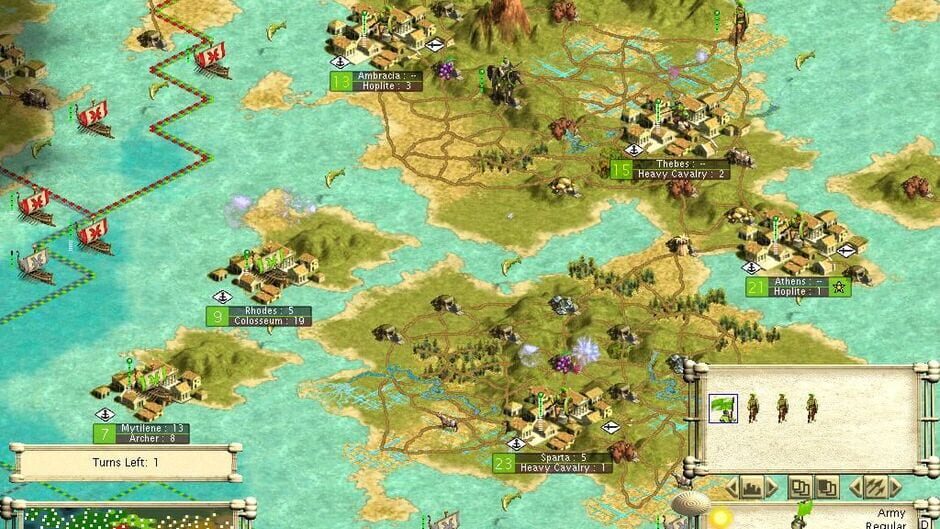The height and width of the screenshot is (529, 940).
Task: Select the army flag unit in the stack panel
Action: click(723, 408)
